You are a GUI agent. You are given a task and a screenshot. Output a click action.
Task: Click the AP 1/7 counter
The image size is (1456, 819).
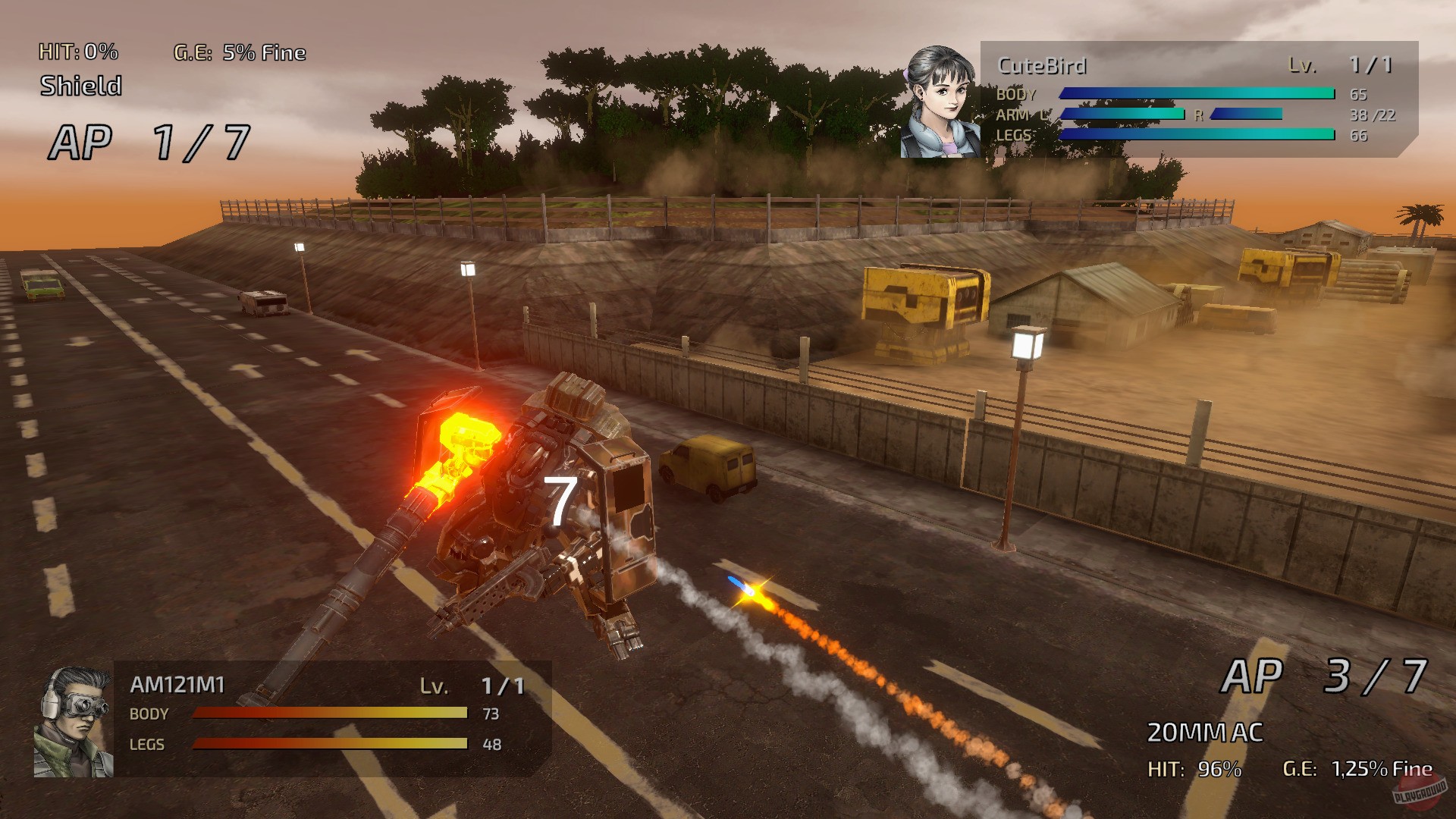[x=148, y=140]
